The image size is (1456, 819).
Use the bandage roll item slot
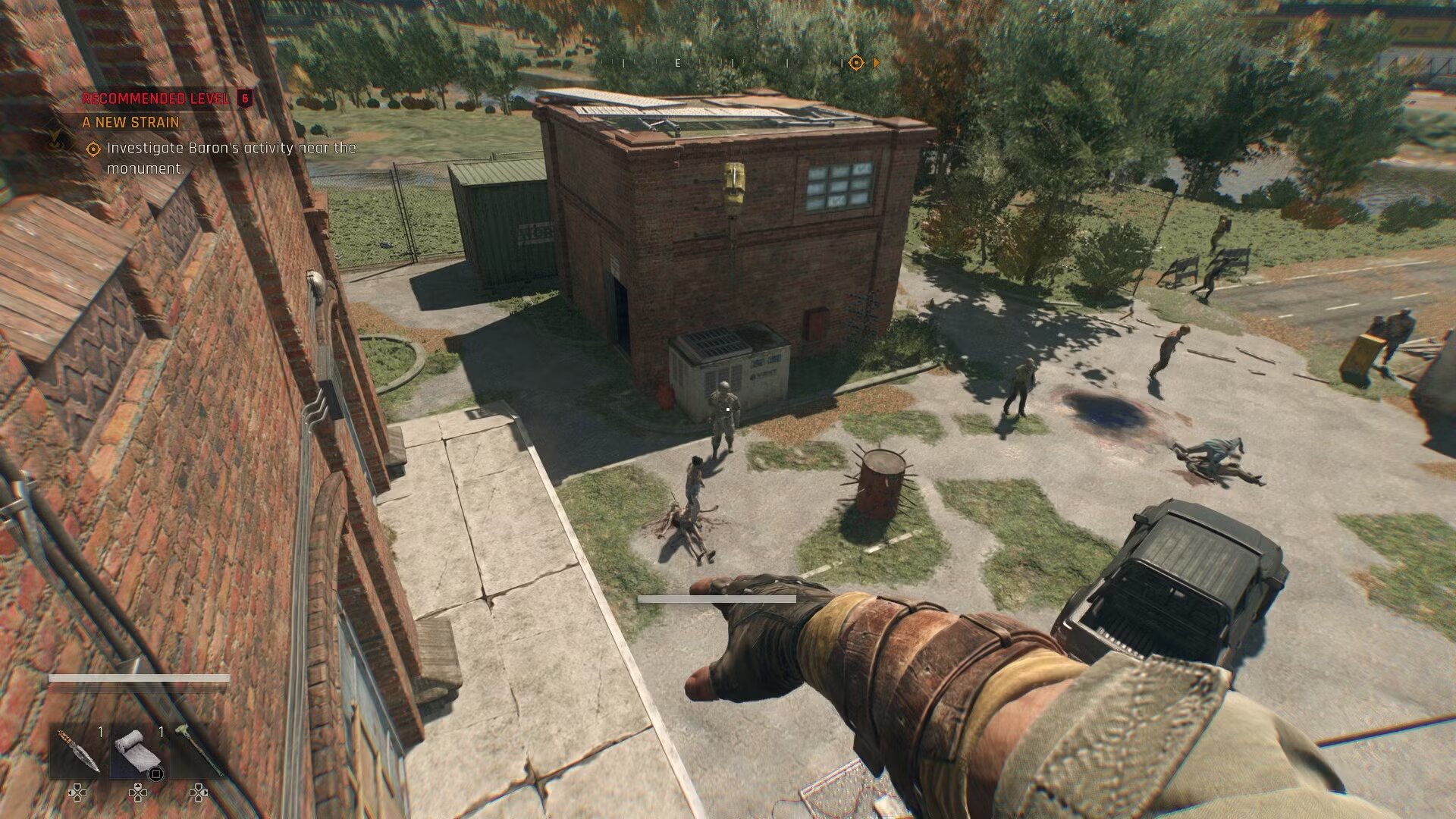tap(138, 752)
